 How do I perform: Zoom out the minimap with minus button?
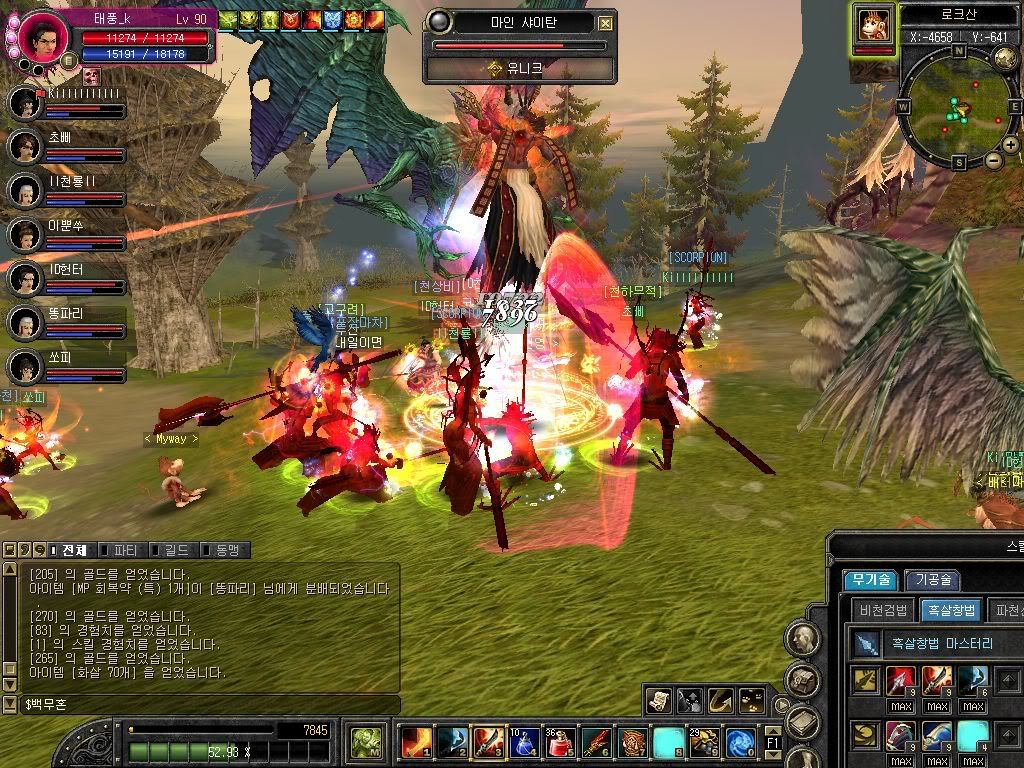click(x=993, y=160)
